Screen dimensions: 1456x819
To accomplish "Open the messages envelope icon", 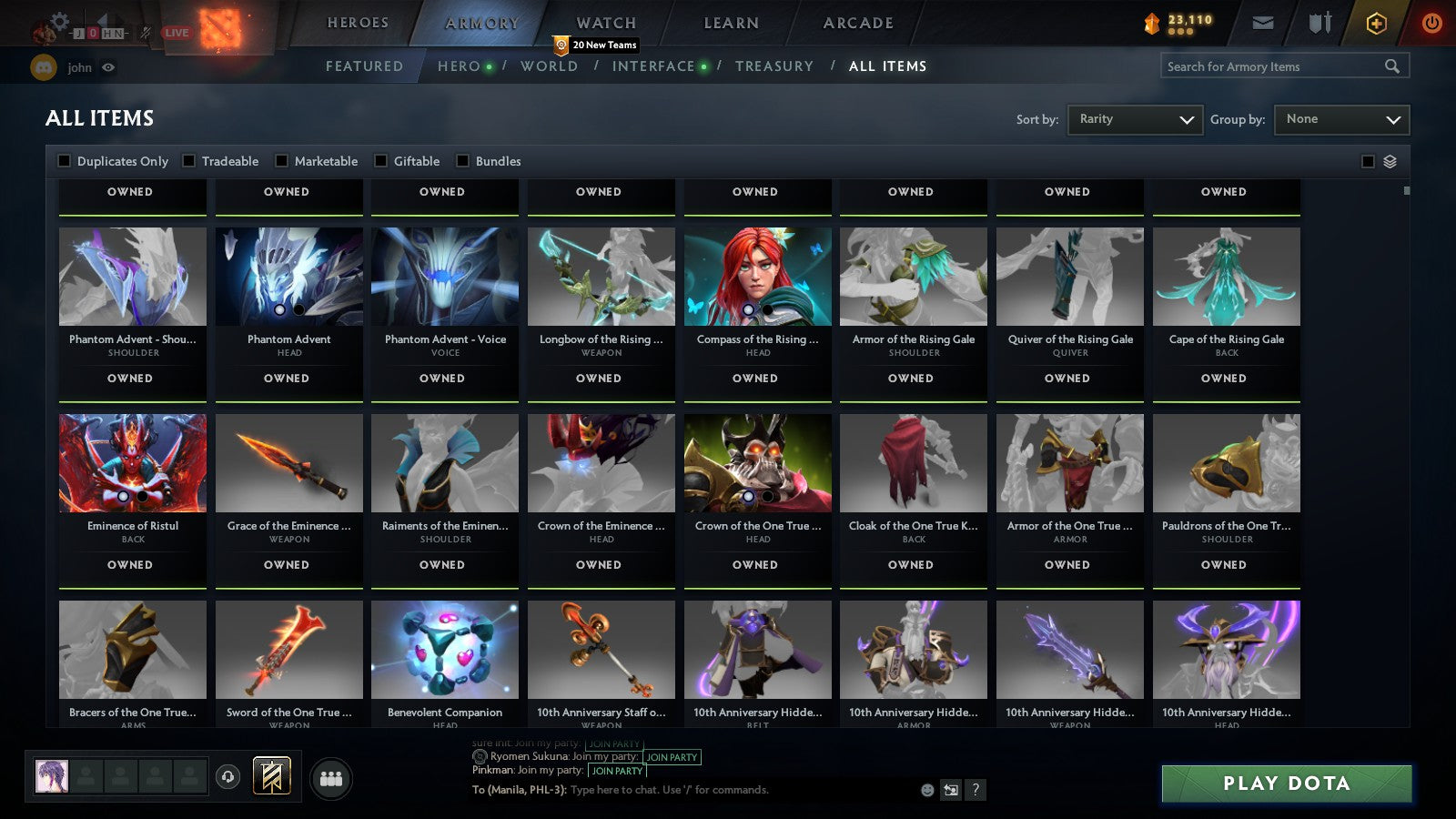I will tap(1263, 24).
